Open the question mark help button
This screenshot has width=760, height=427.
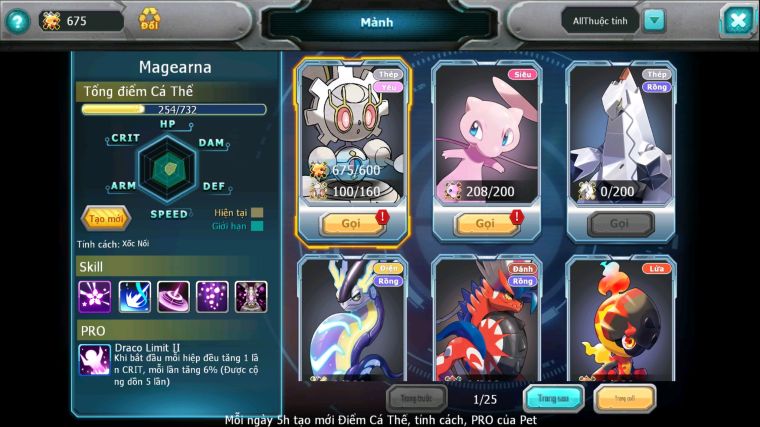pyautogui.click(x=16, y=20)
